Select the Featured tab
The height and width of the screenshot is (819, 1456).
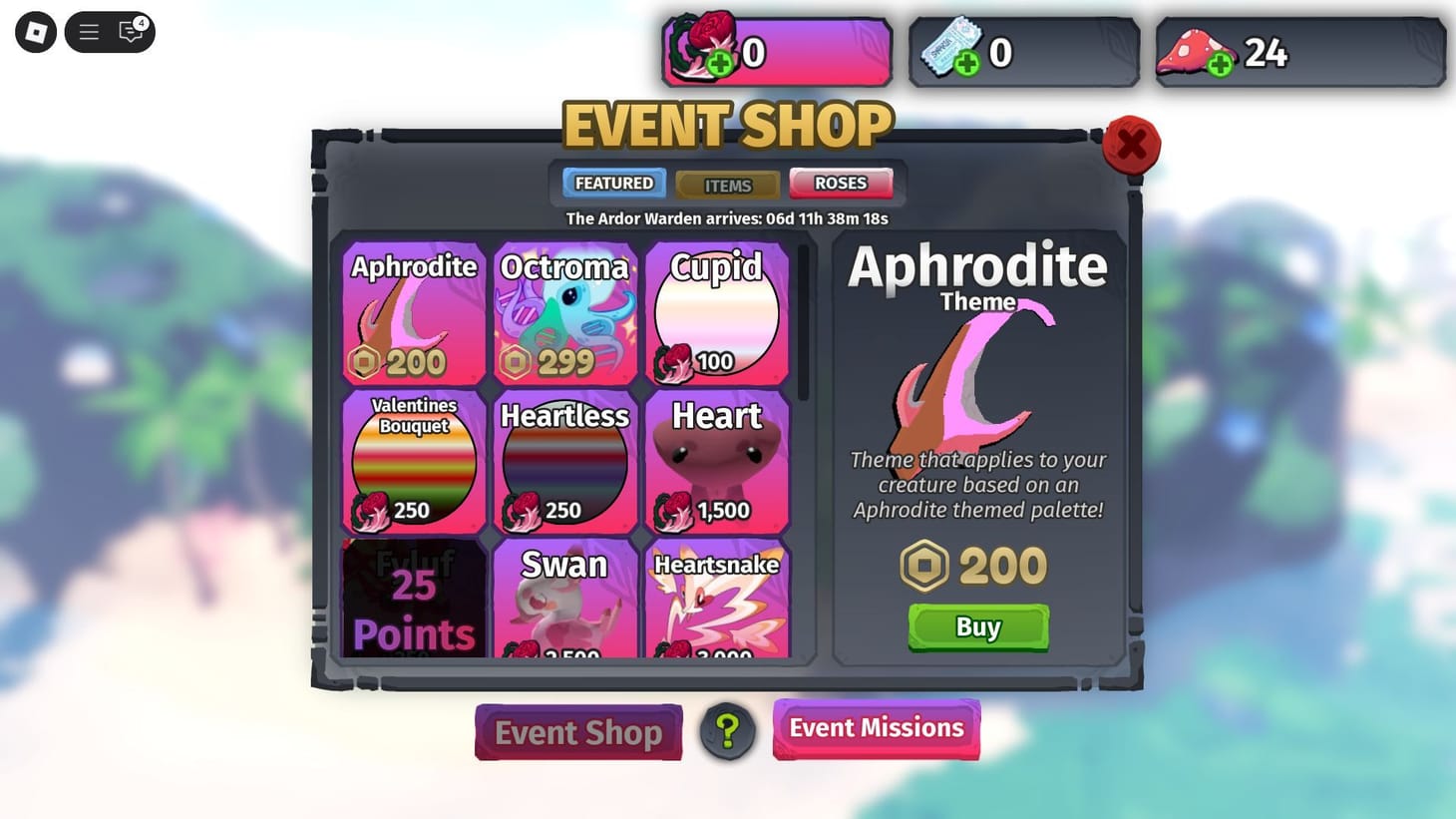click(x=612, y=183)
